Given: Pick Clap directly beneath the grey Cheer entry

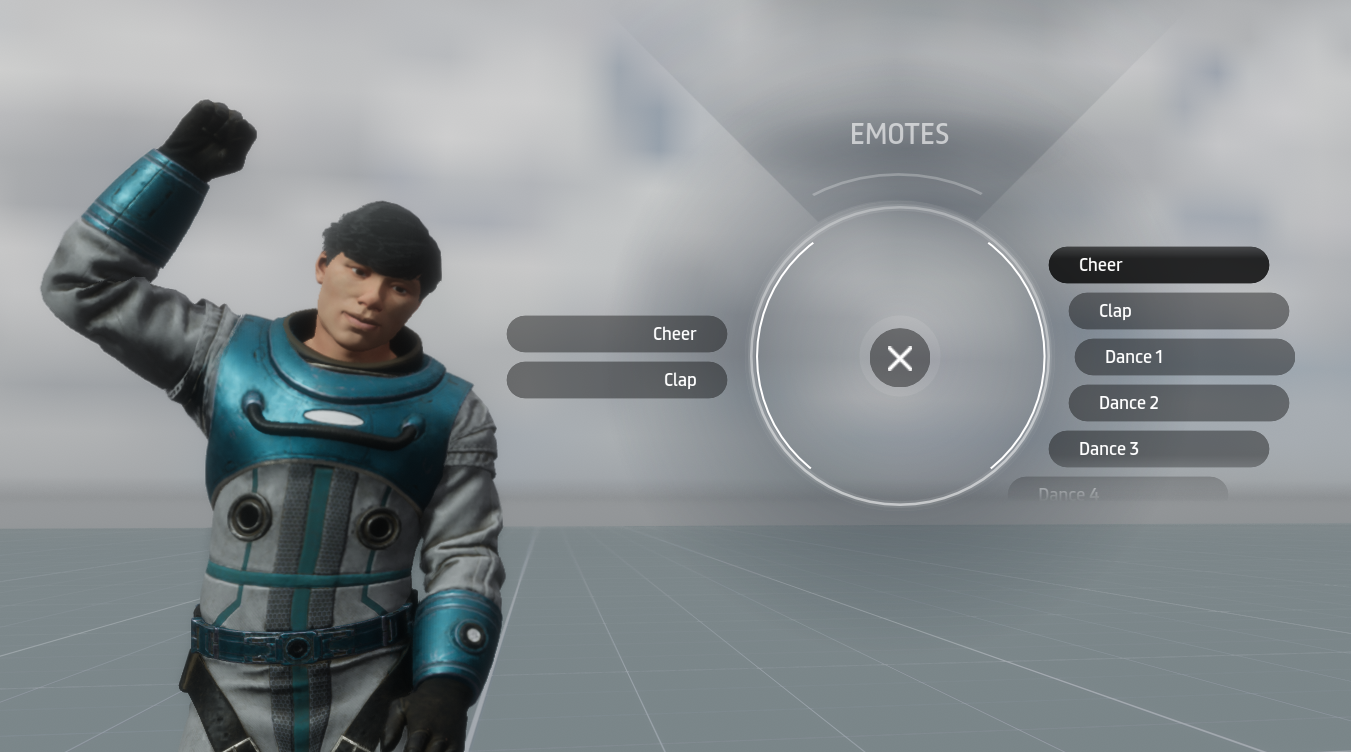Looking at the screenshot, I should click(616, 380).
